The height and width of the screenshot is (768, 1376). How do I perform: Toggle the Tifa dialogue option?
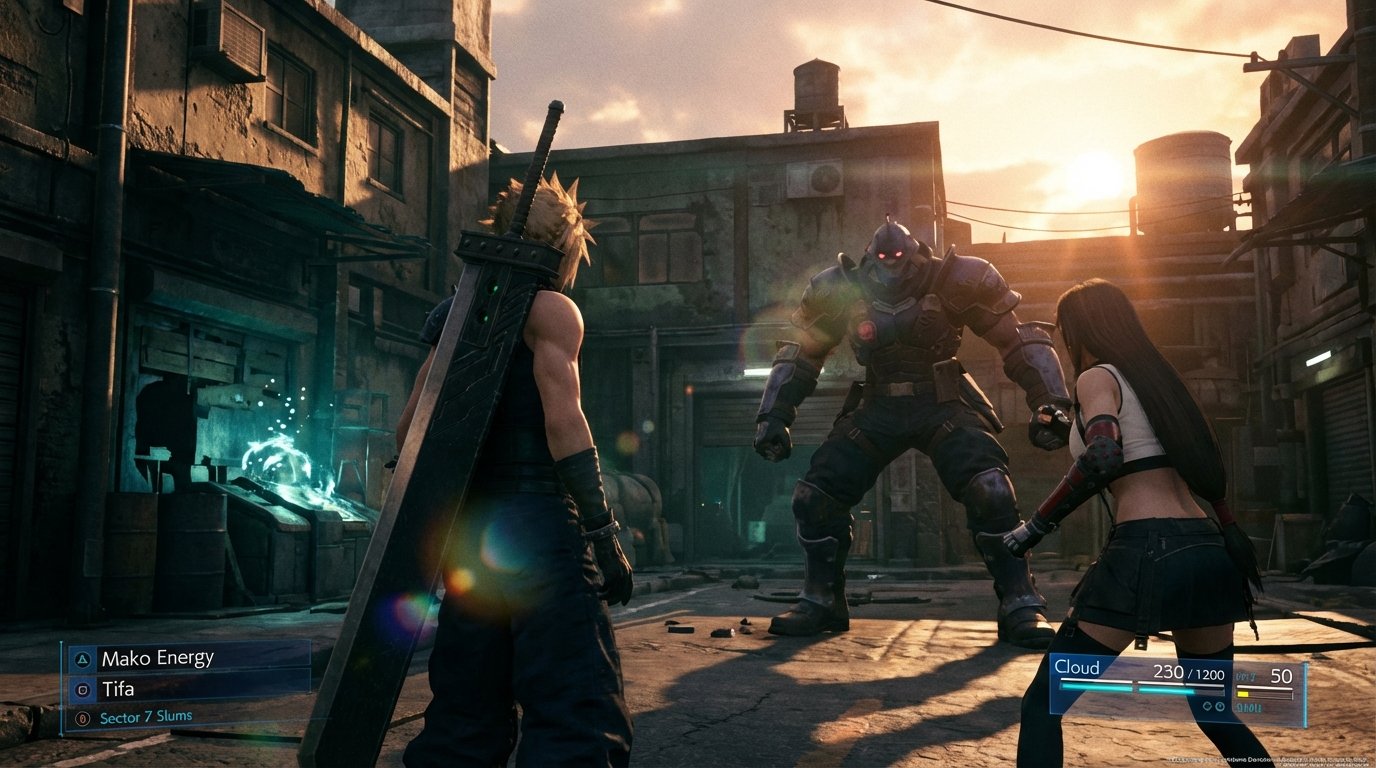pos(118,689)
